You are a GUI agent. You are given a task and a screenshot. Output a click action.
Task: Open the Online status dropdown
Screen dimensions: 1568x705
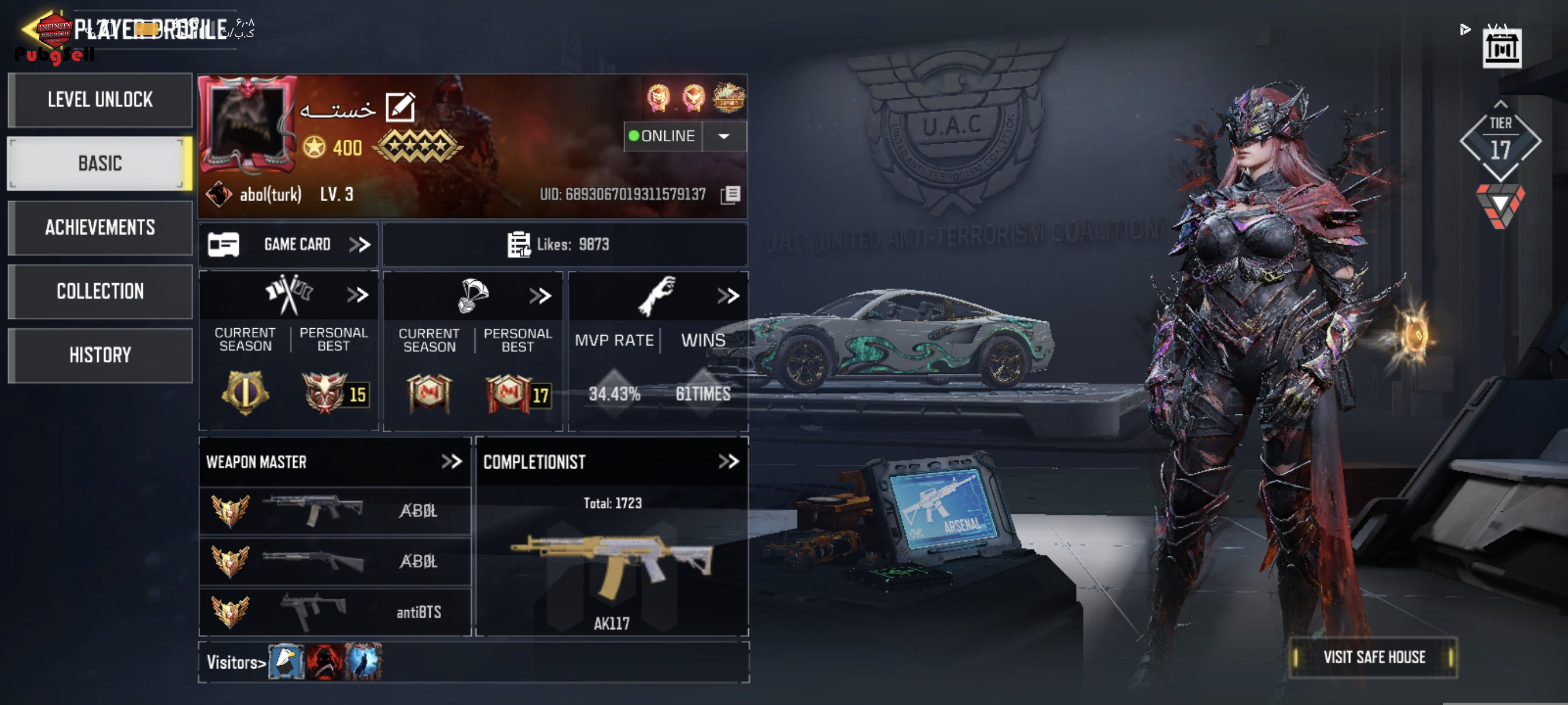click(724, 136)
